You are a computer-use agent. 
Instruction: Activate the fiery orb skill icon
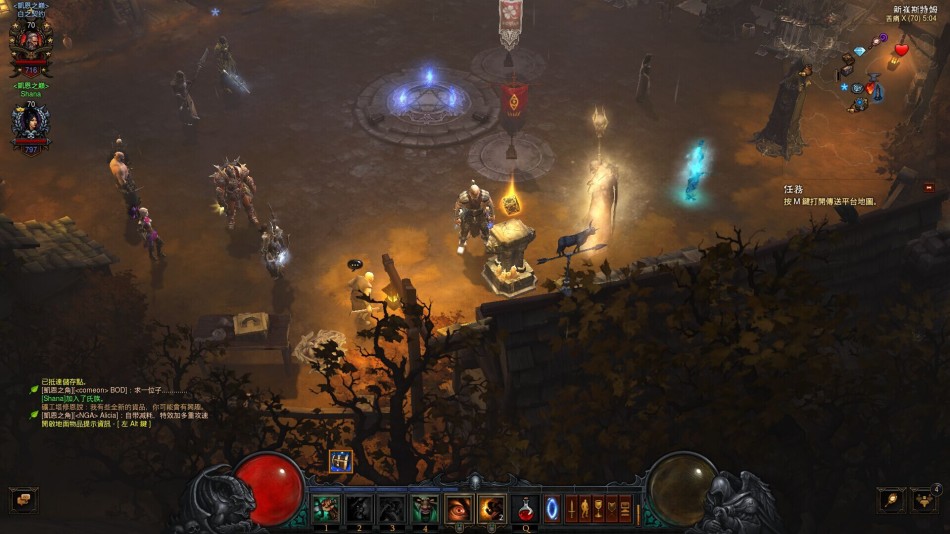coord(491,508)
